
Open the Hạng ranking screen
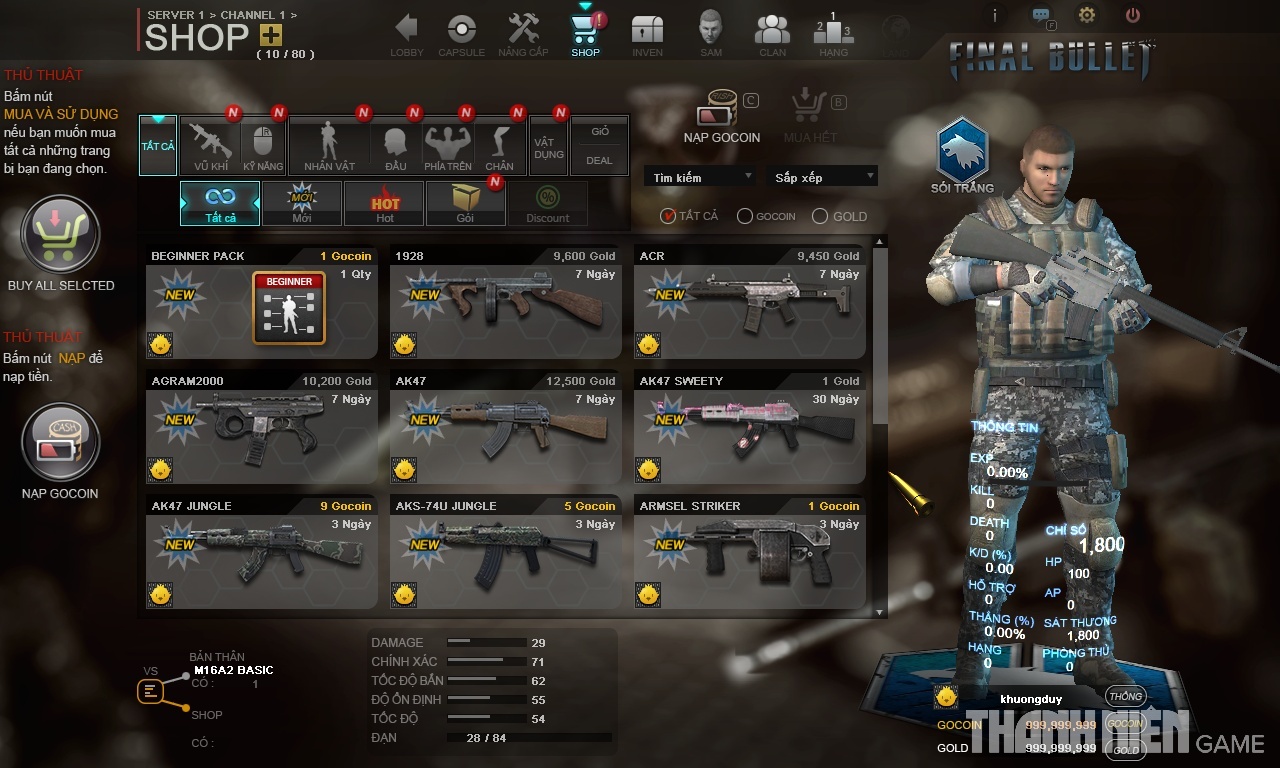pos(833,32)
